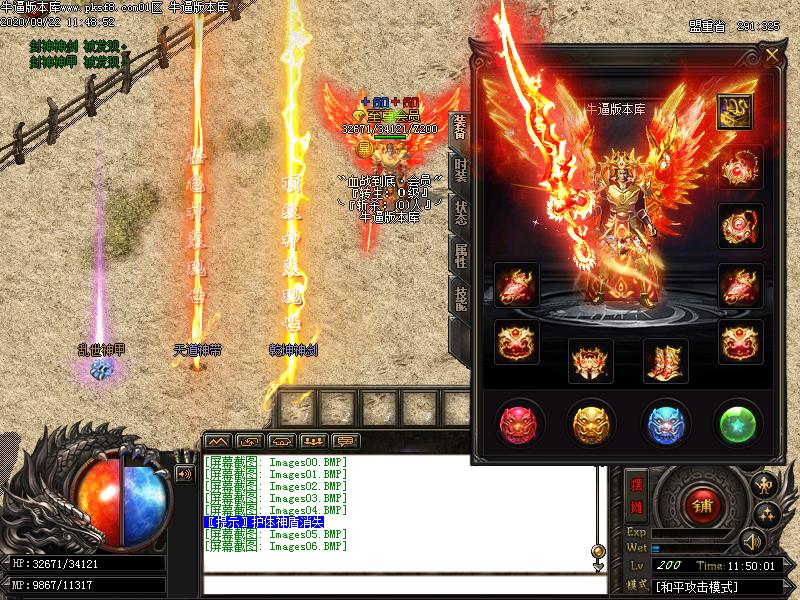Select the red demon mask orb
Screen dimensions: 800x600
click(520, 423)
